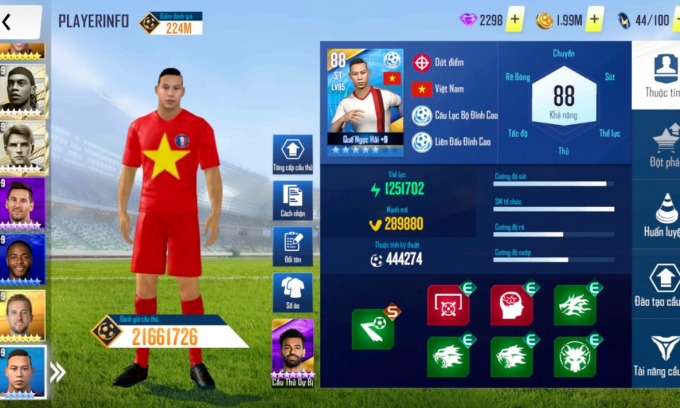Select the S-rank football kick skill icon

(373, 328)
